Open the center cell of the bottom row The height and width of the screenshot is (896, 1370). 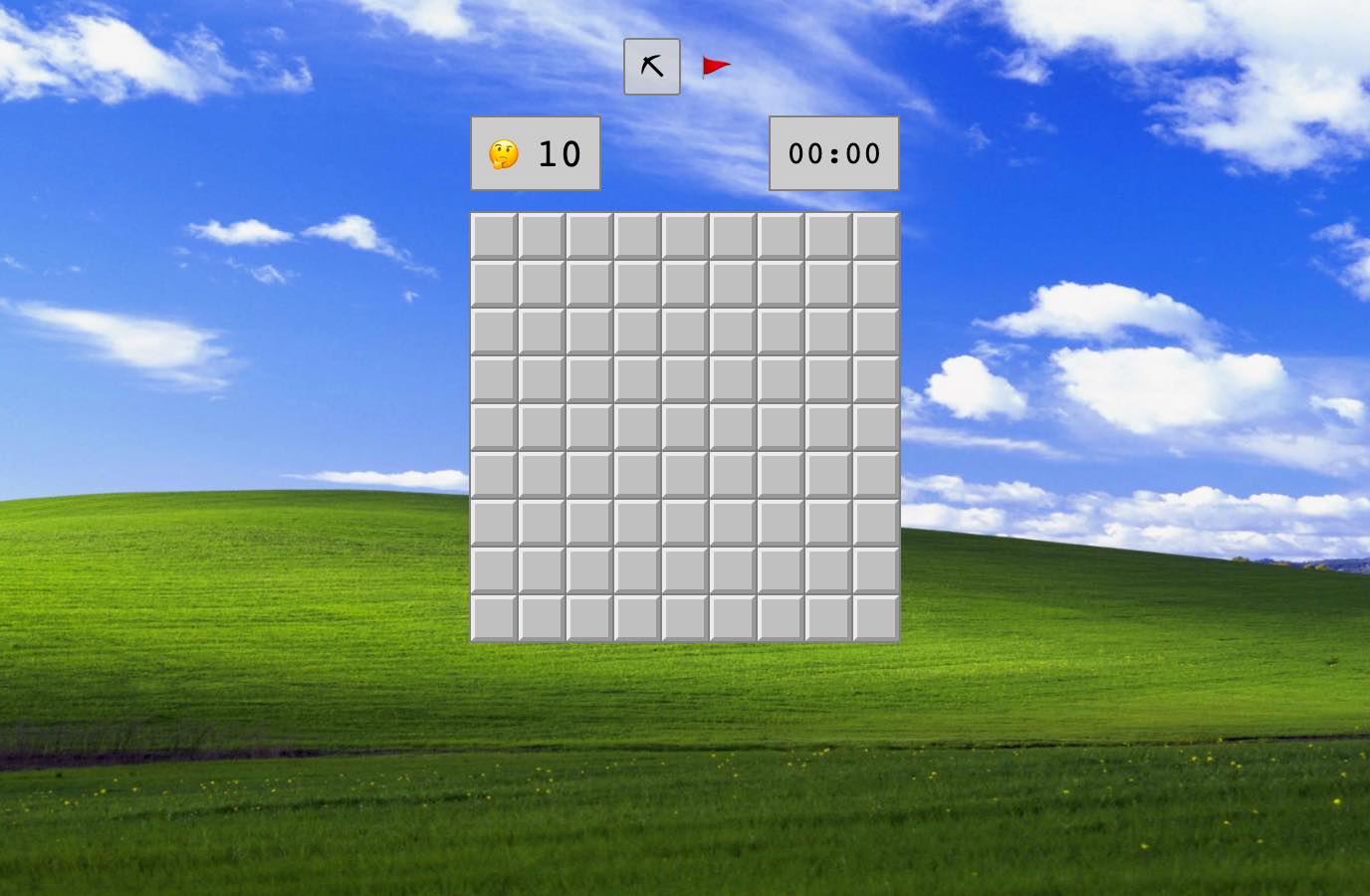[x=685, y=617]
